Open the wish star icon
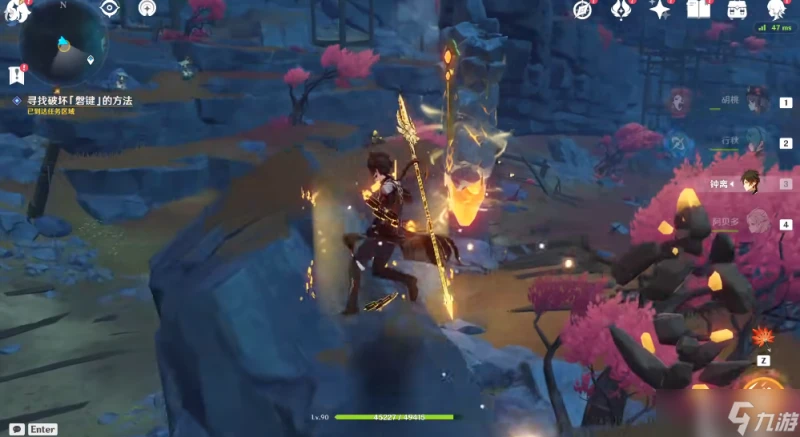 coord(660,11)
